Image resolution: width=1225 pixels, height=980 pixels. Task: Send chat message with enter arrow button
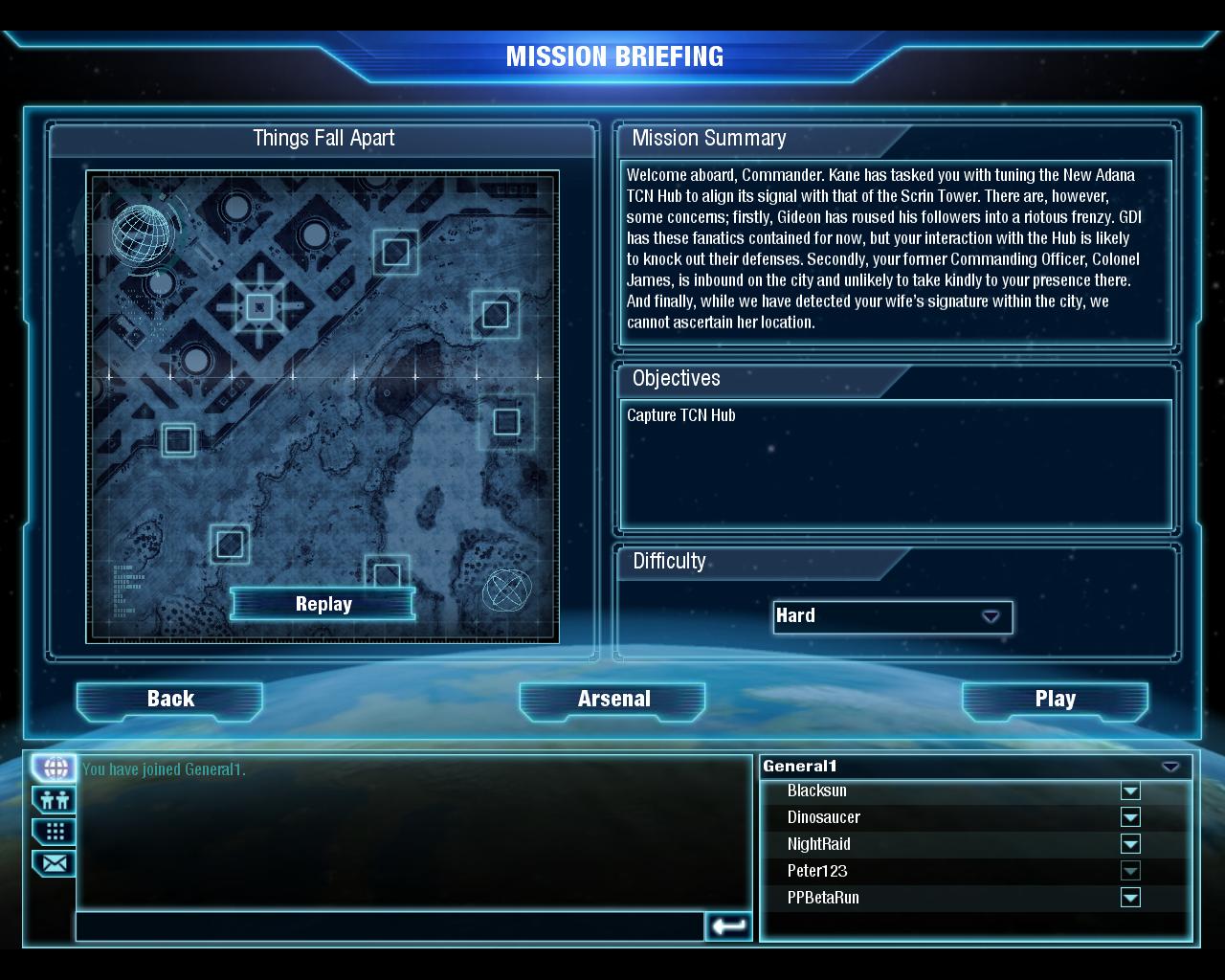click(x=728, y=925)
